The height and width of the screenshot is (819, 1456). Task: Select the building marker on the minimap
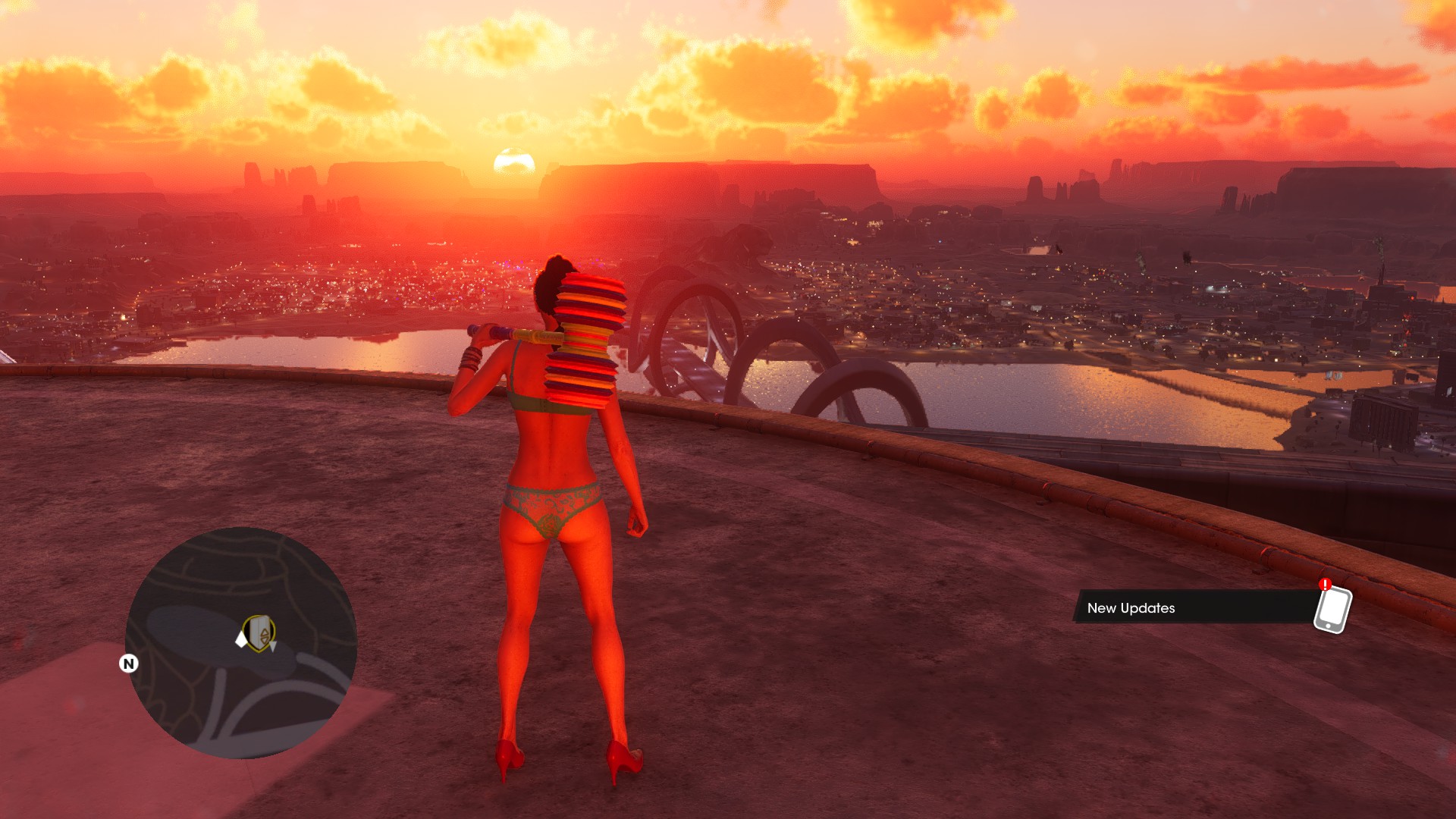(x=261, y=633)
